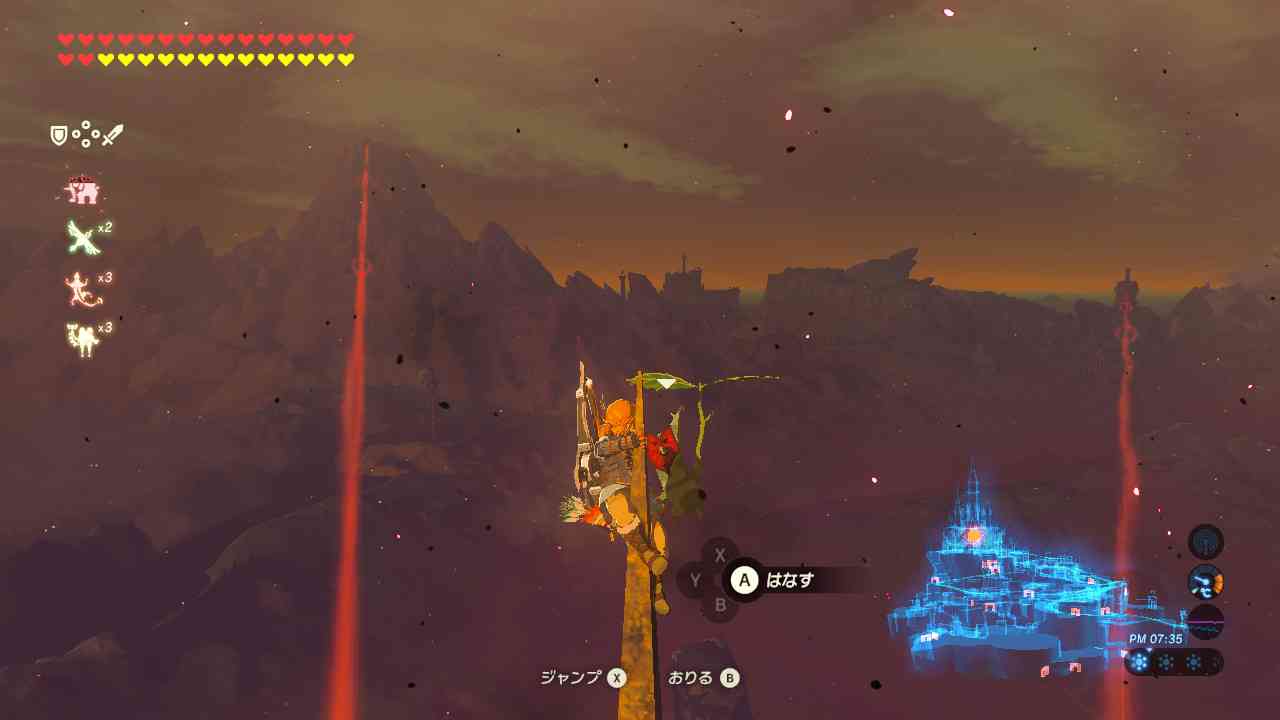1280x720 pixels.
Task: Select the shield quick-equip icon
Action: click(x=59, y=135)
